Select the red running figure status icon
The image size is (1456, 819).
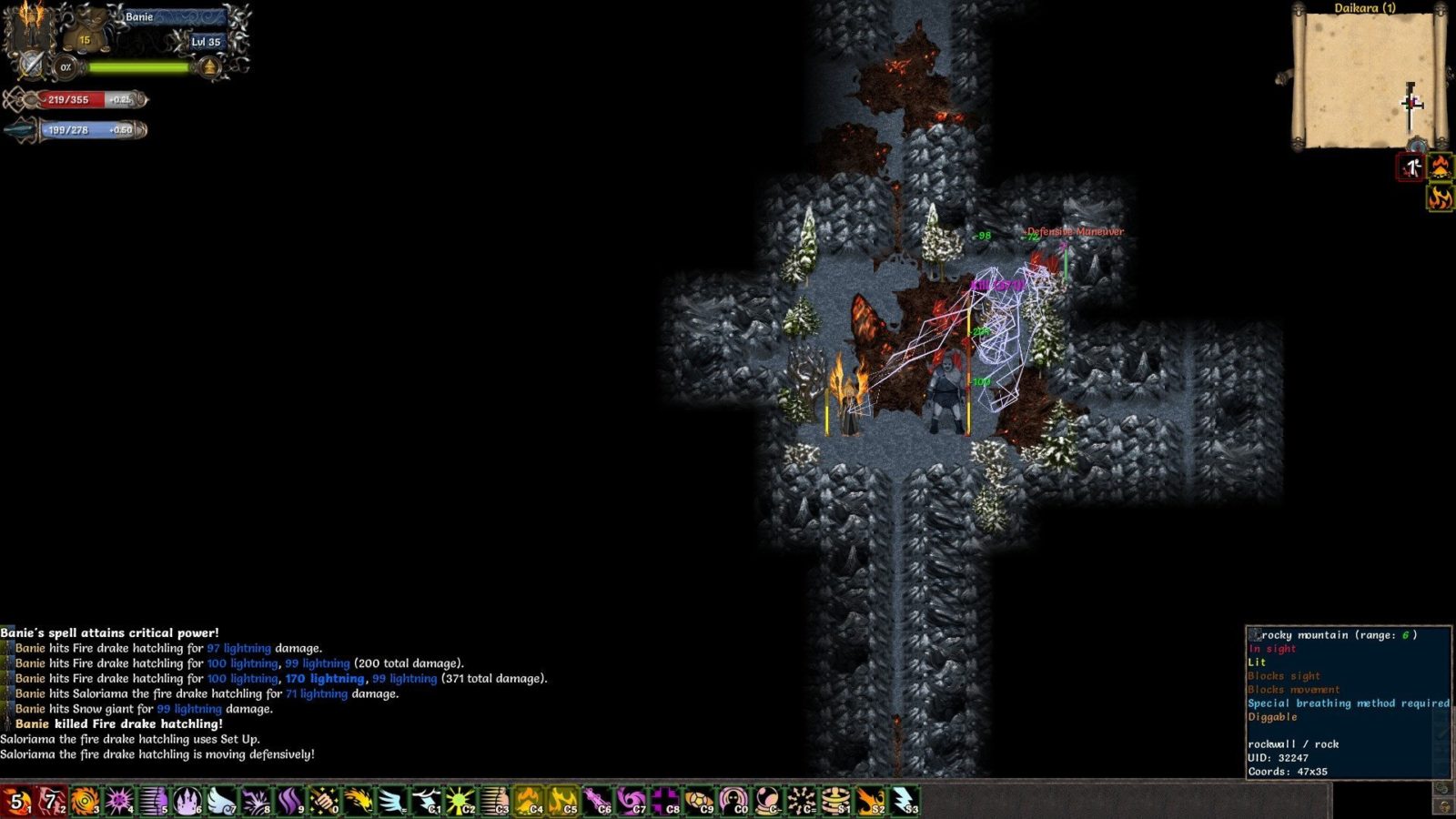point(1411,167)
